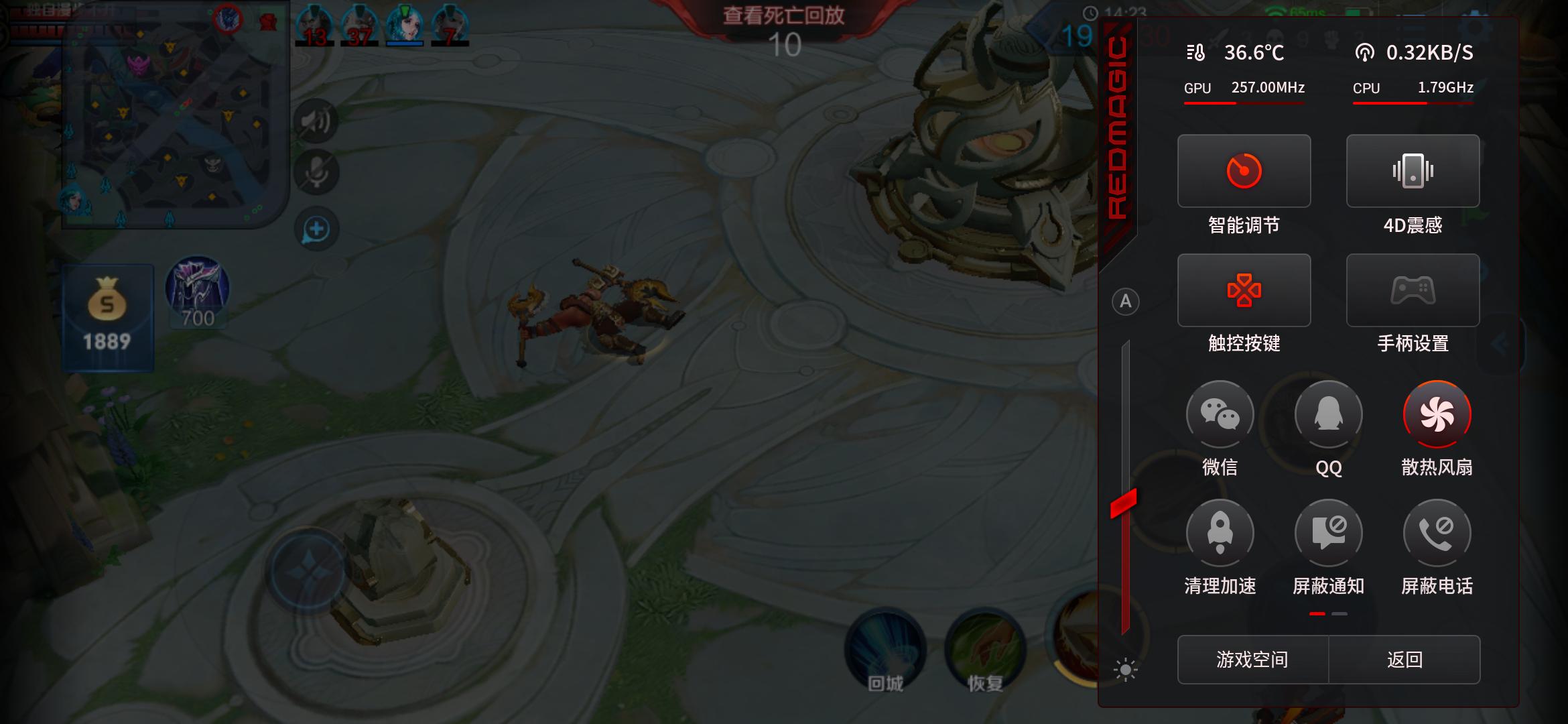Toggle the microphone mute icon
Screen dimensions: 1568x724
[x=316, y=172]
